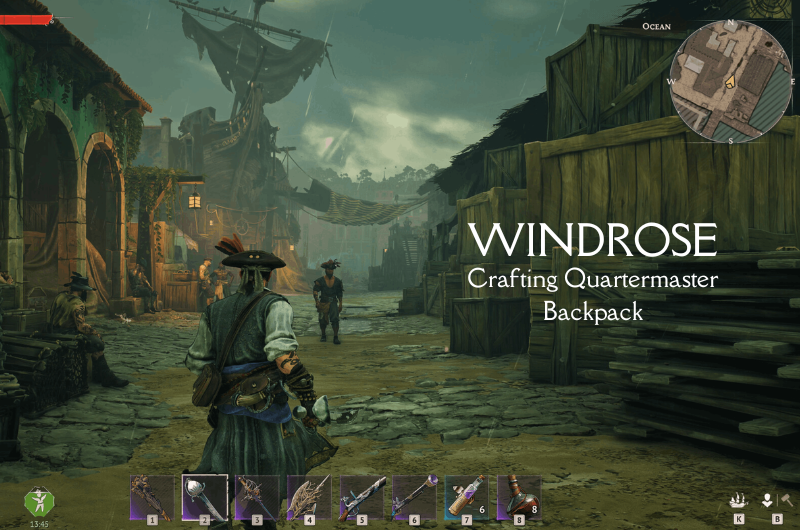This screenshot has height=530, width=800.
Task: Select the spiked club in hotbar slot 1
Action: pos(153,496)
